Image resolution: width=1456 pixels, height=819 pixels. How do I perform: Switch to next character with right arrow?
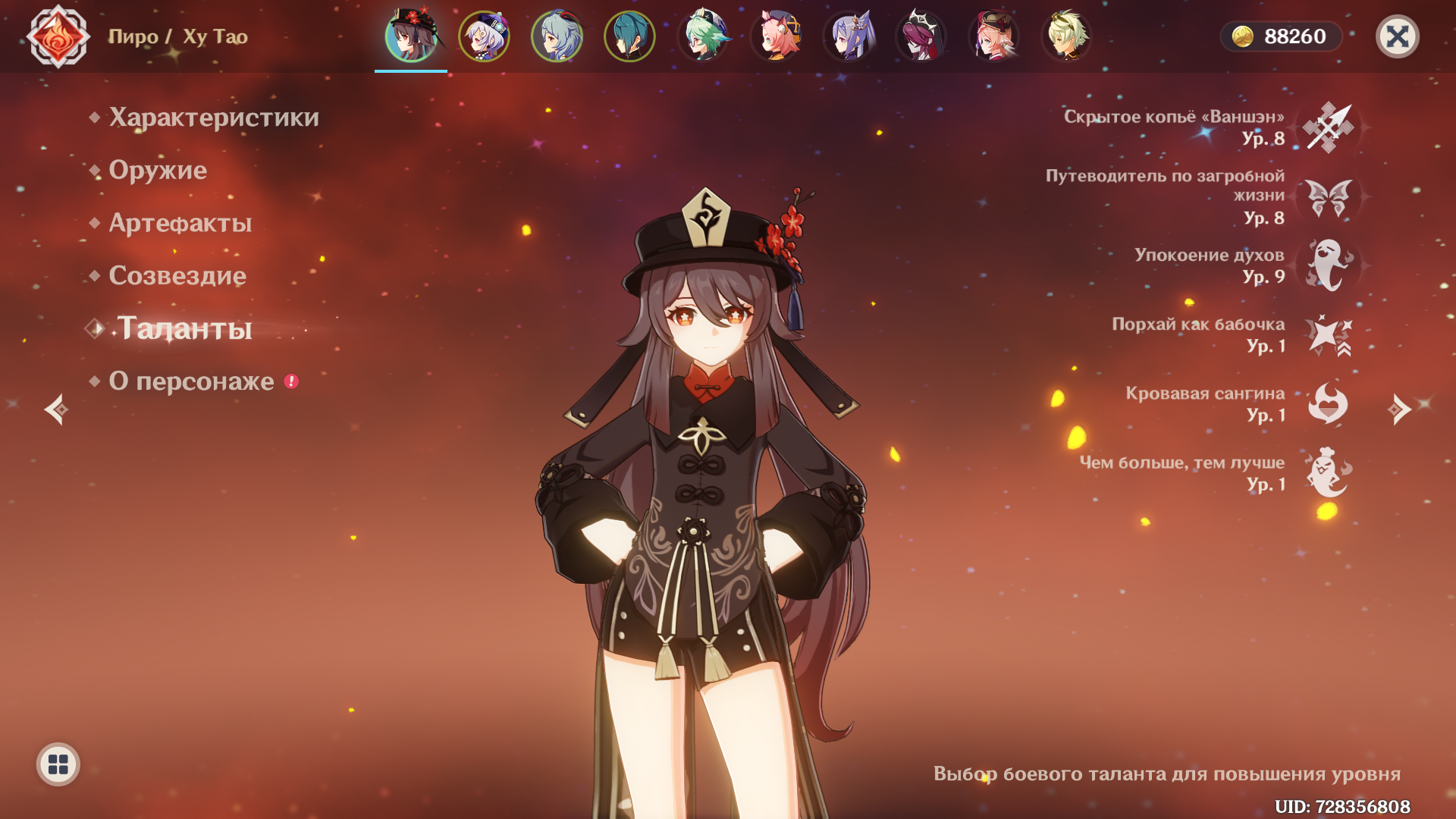1399,409
